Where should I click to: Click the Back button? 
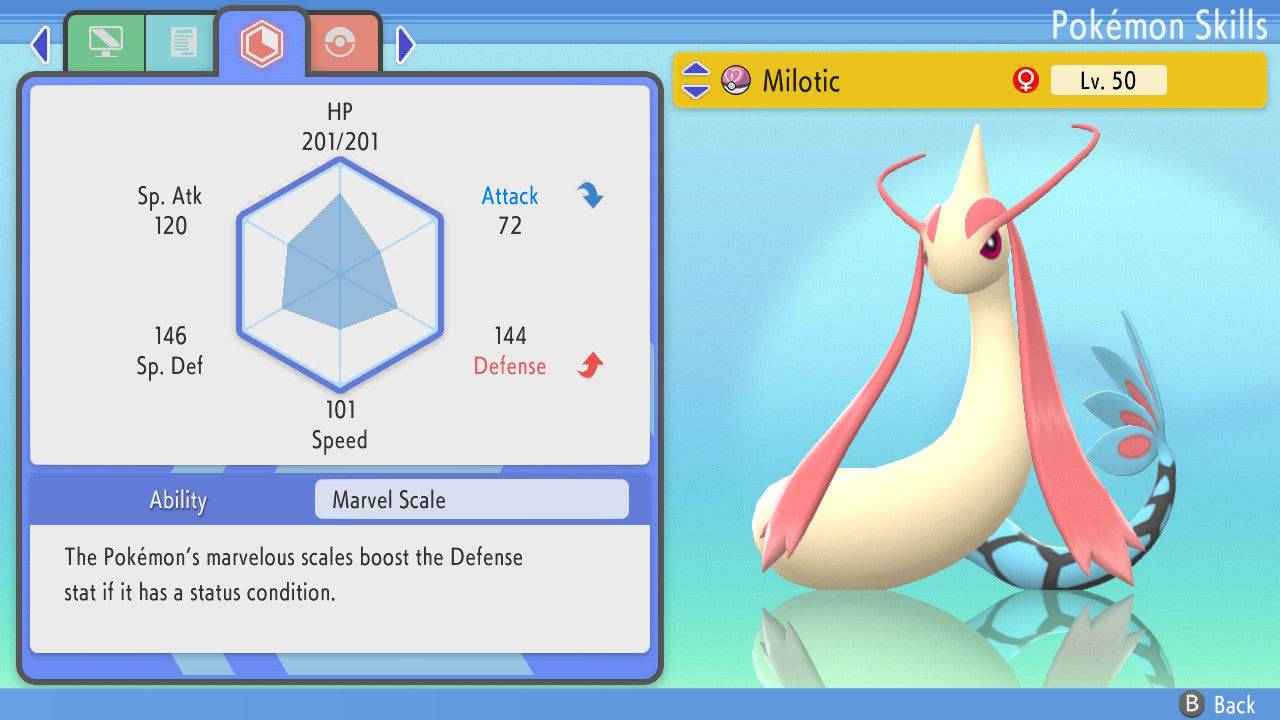pyautogui.click(x=1218, y=704)
